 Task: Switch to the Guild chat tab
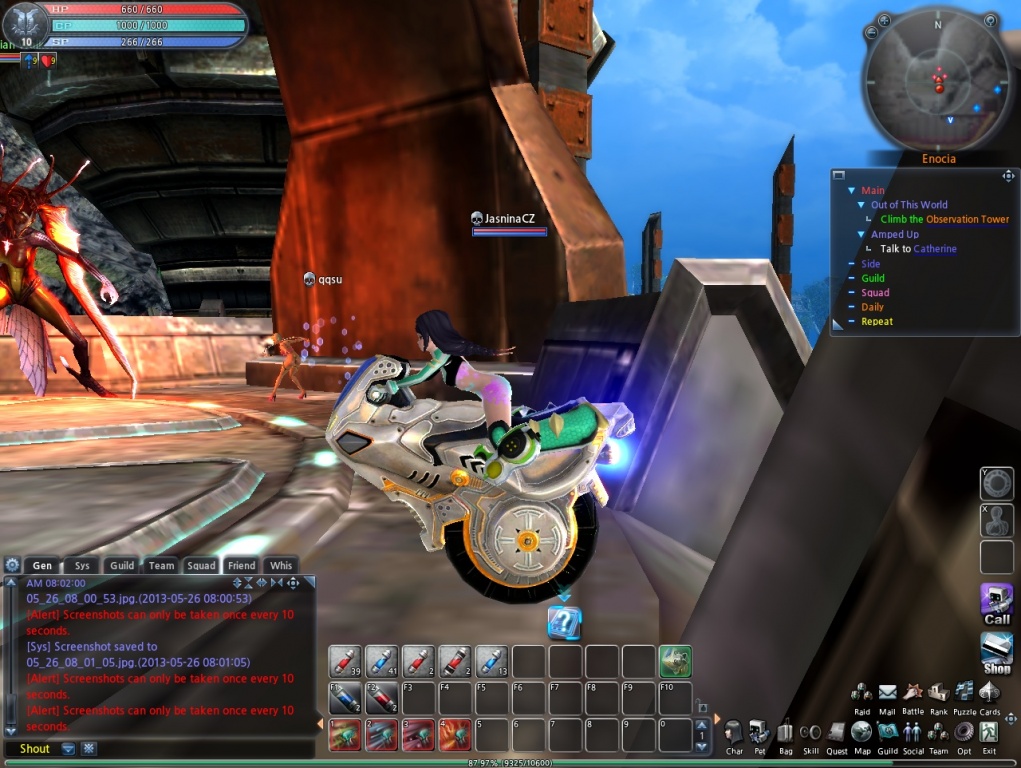[122, 565]
